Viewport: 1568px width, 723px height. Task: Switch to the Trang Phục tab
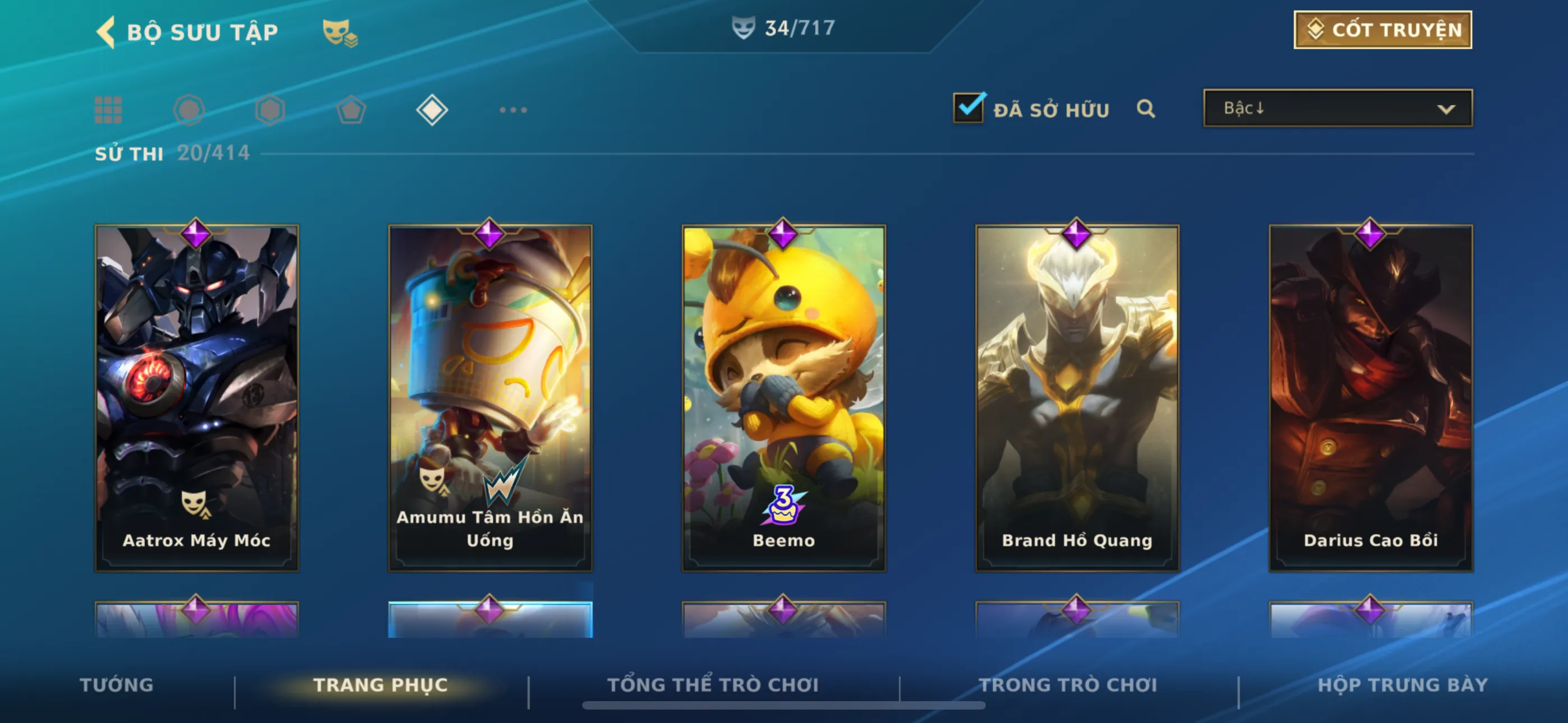(x=380, y=685)
